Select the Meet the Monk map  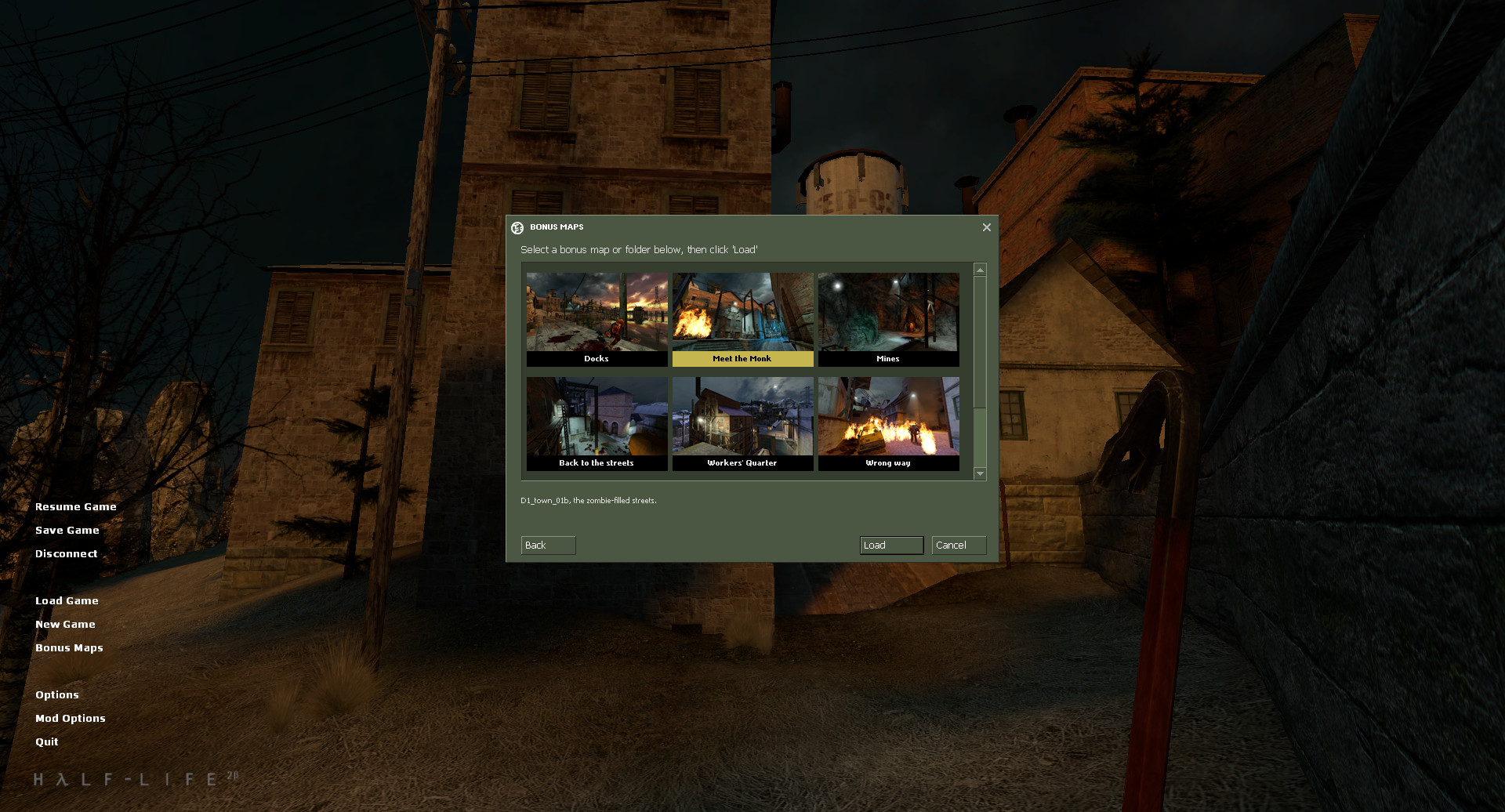click(742, 317)
